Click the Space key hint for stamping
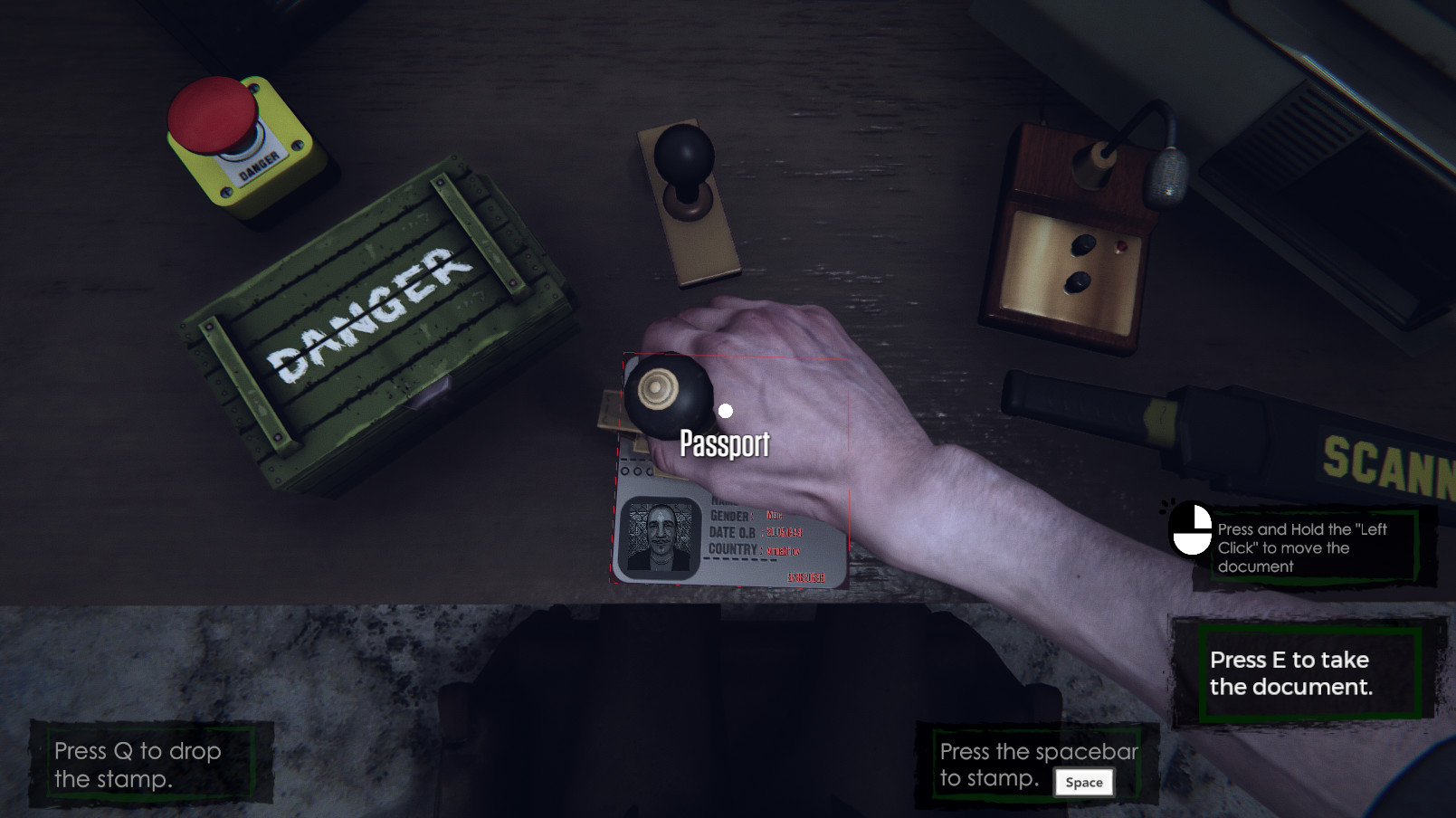The height and width of the screenshot is (818, 1456). pos(1083,782)
